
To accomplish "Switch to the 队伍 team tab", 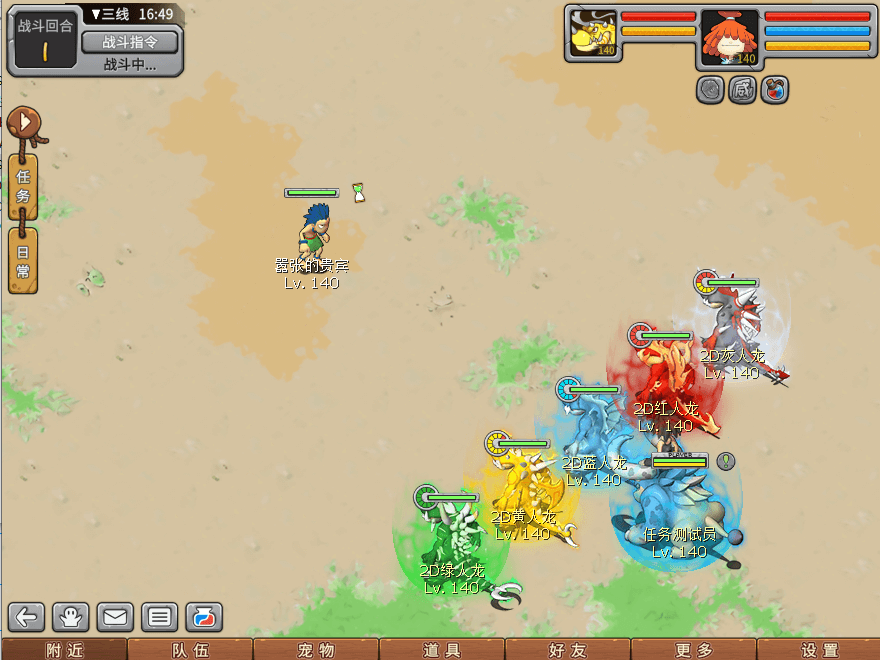I will coord(188,650).
